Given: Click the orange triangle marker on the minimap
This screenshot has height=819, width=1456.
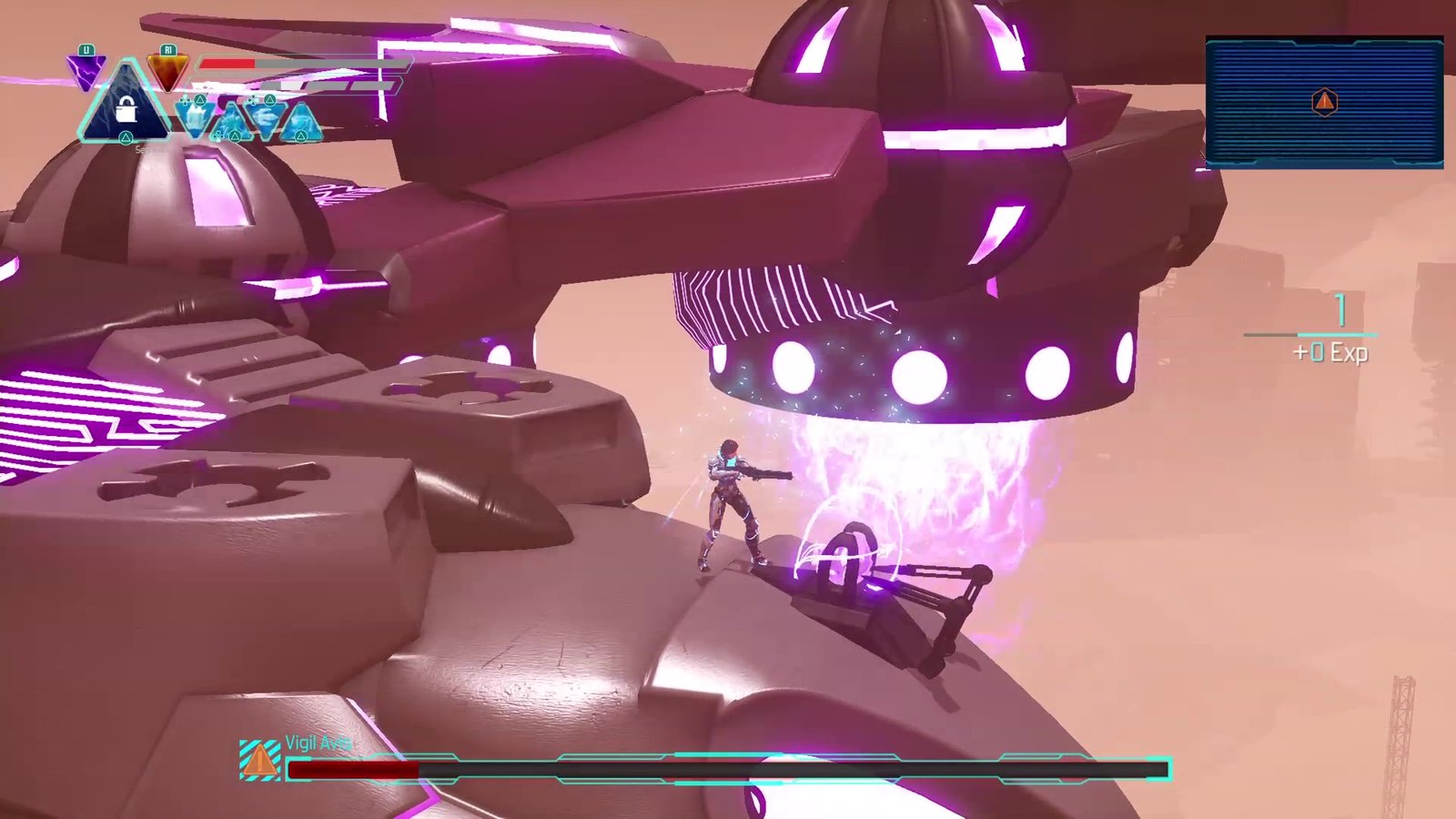Looking at the screenshot, I should point(1324,102).
